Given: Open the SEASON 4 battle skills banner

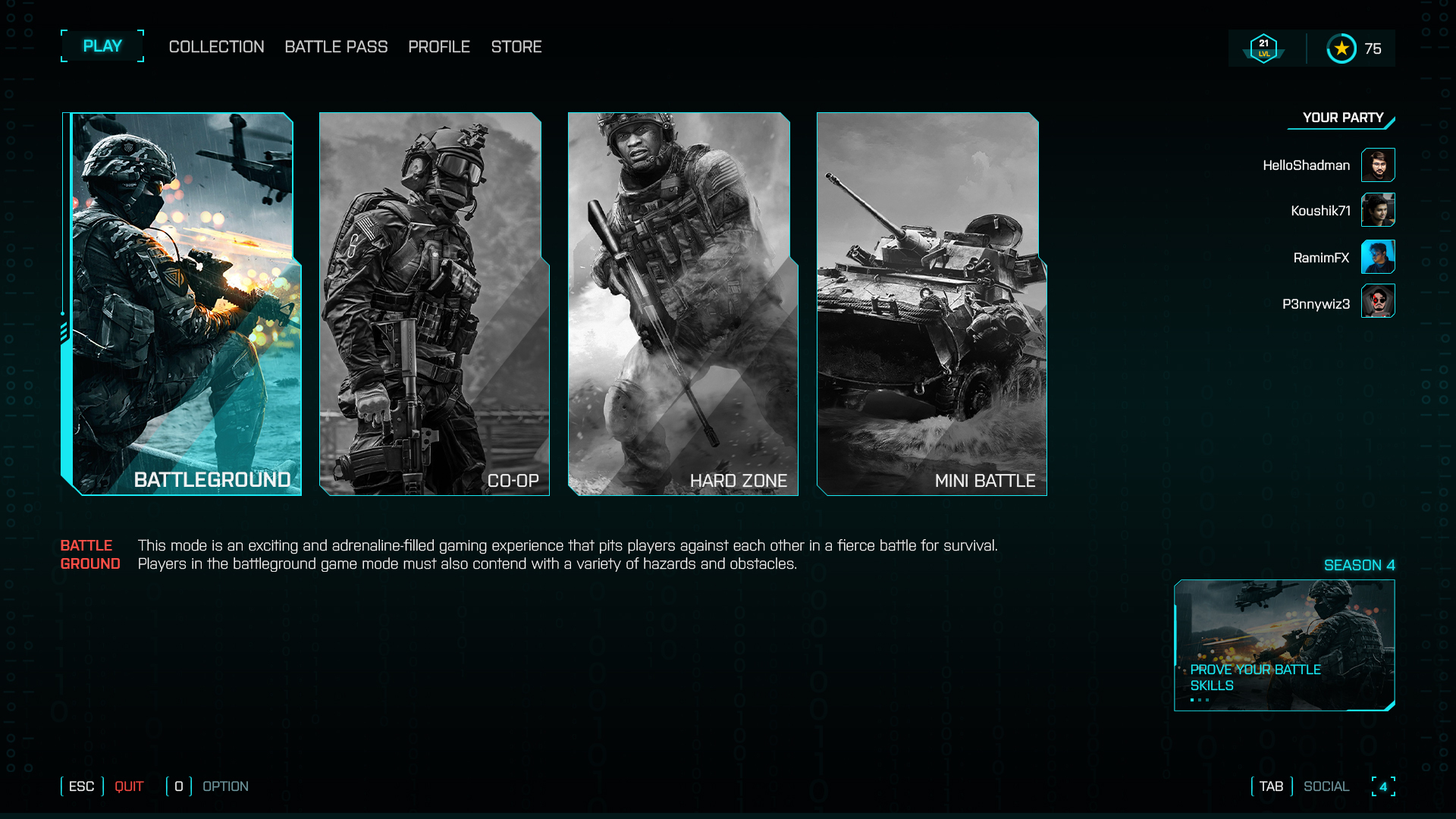Looking at the screenshot, I should coord(1285,645).
